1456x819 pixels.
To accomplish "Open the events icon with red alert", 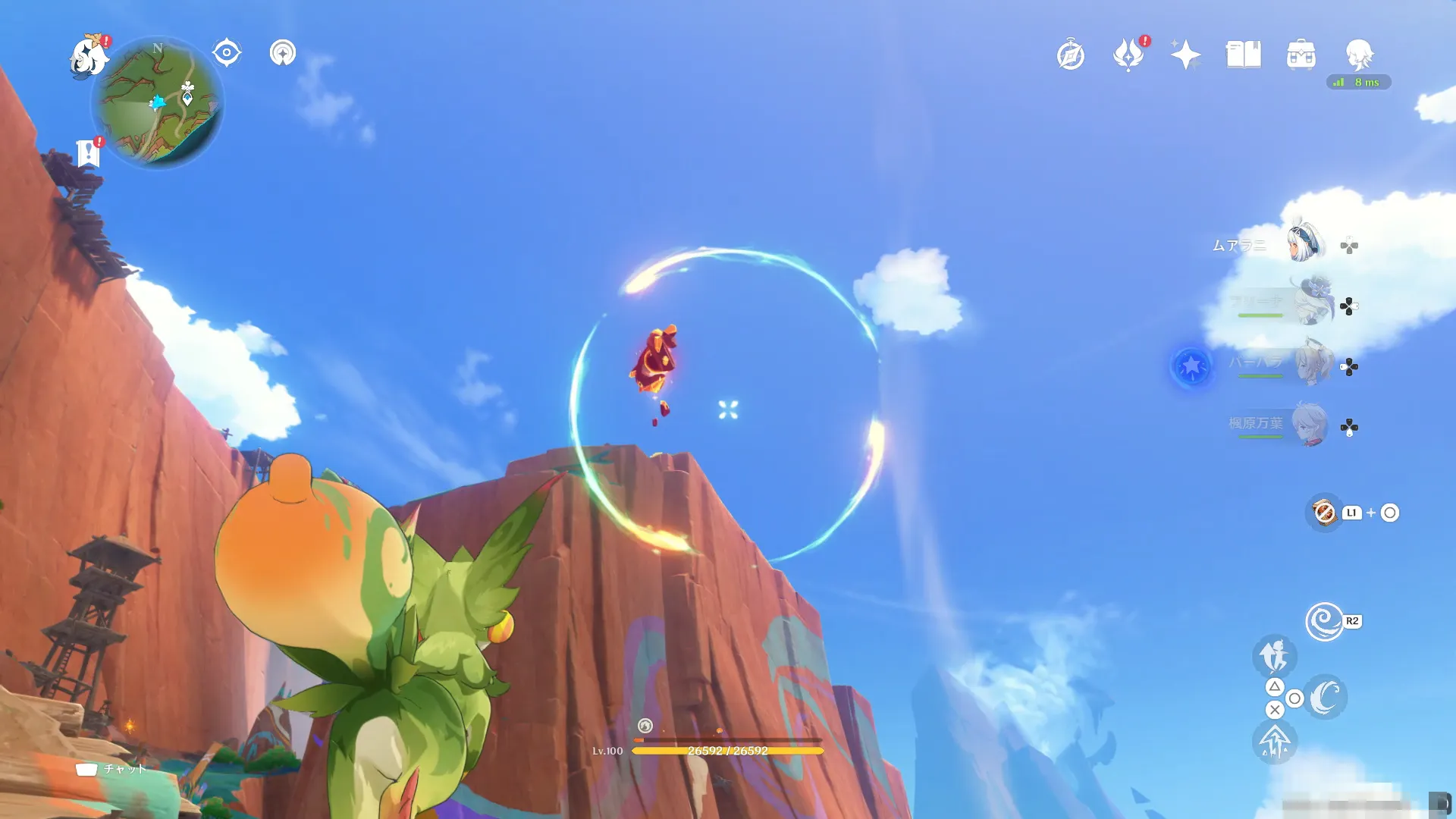I will (x=1128, y=55).
